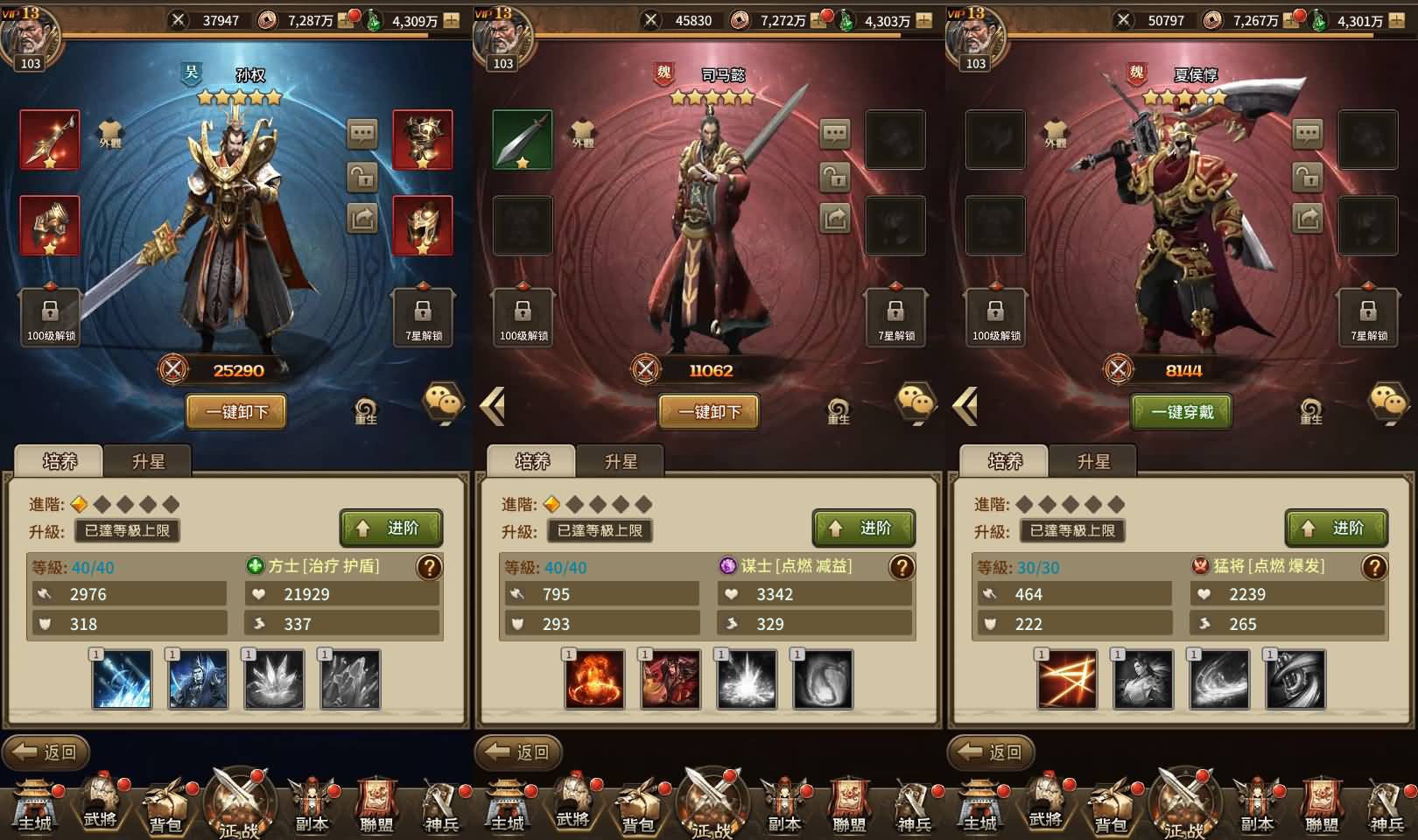
Task: Open 背包 in the navigation bar under Sun Quan
Action: point(165,805)
